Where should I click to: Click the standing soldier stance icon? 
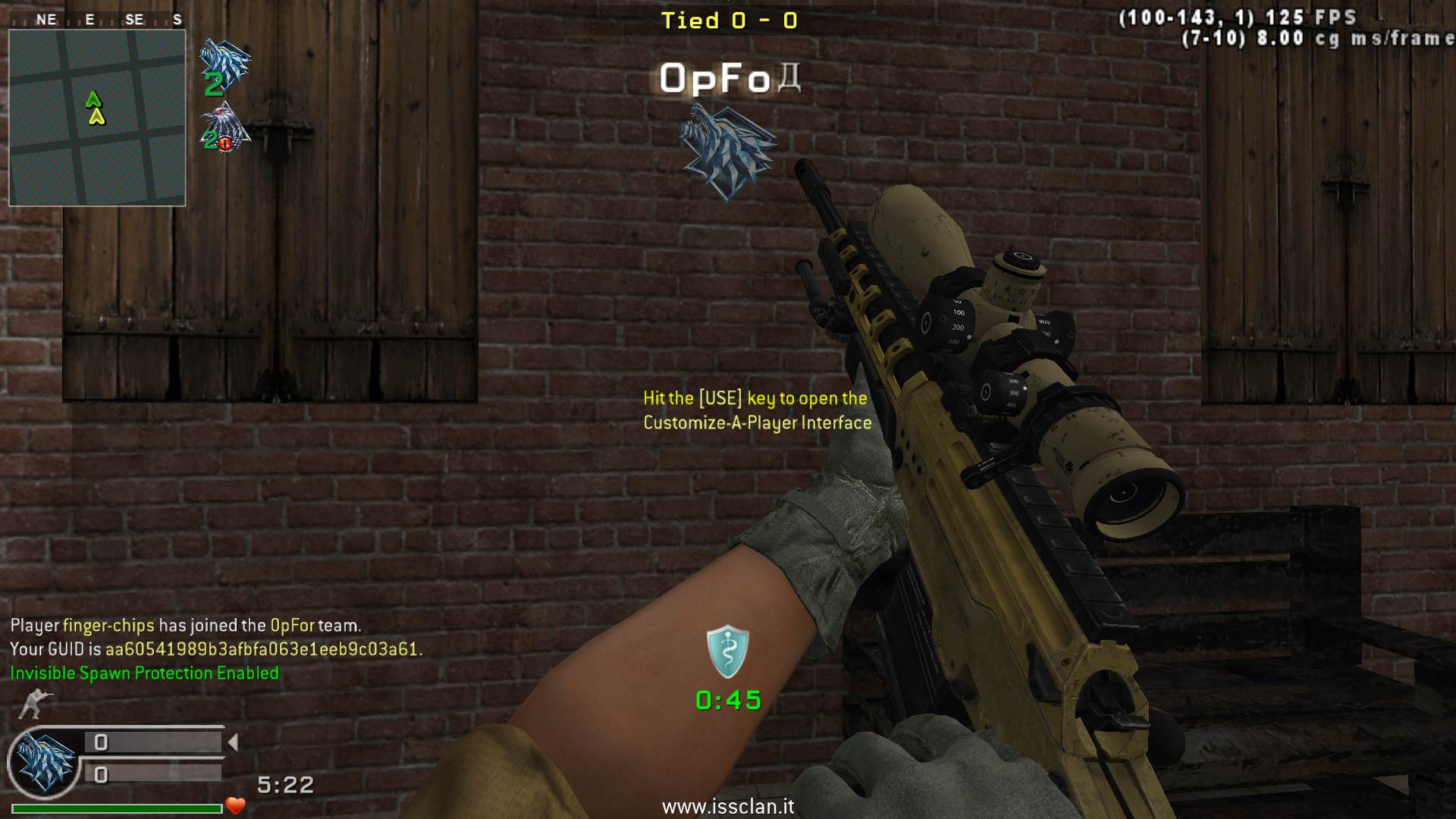coord(33,704)
